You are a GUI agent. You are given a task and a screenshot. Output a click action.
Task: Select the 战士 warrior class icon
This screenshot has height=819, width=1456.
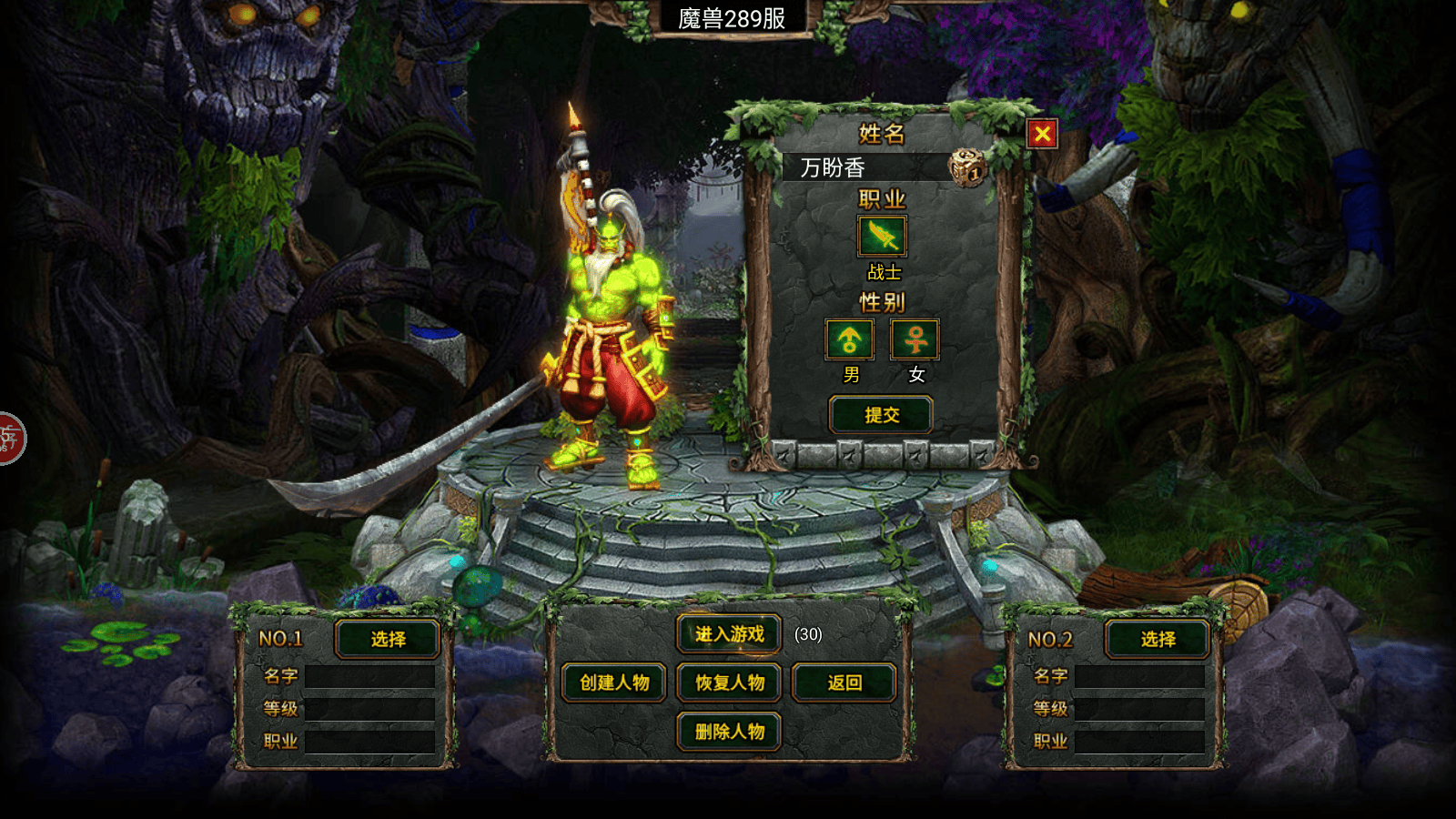click(x=882, y=237)
